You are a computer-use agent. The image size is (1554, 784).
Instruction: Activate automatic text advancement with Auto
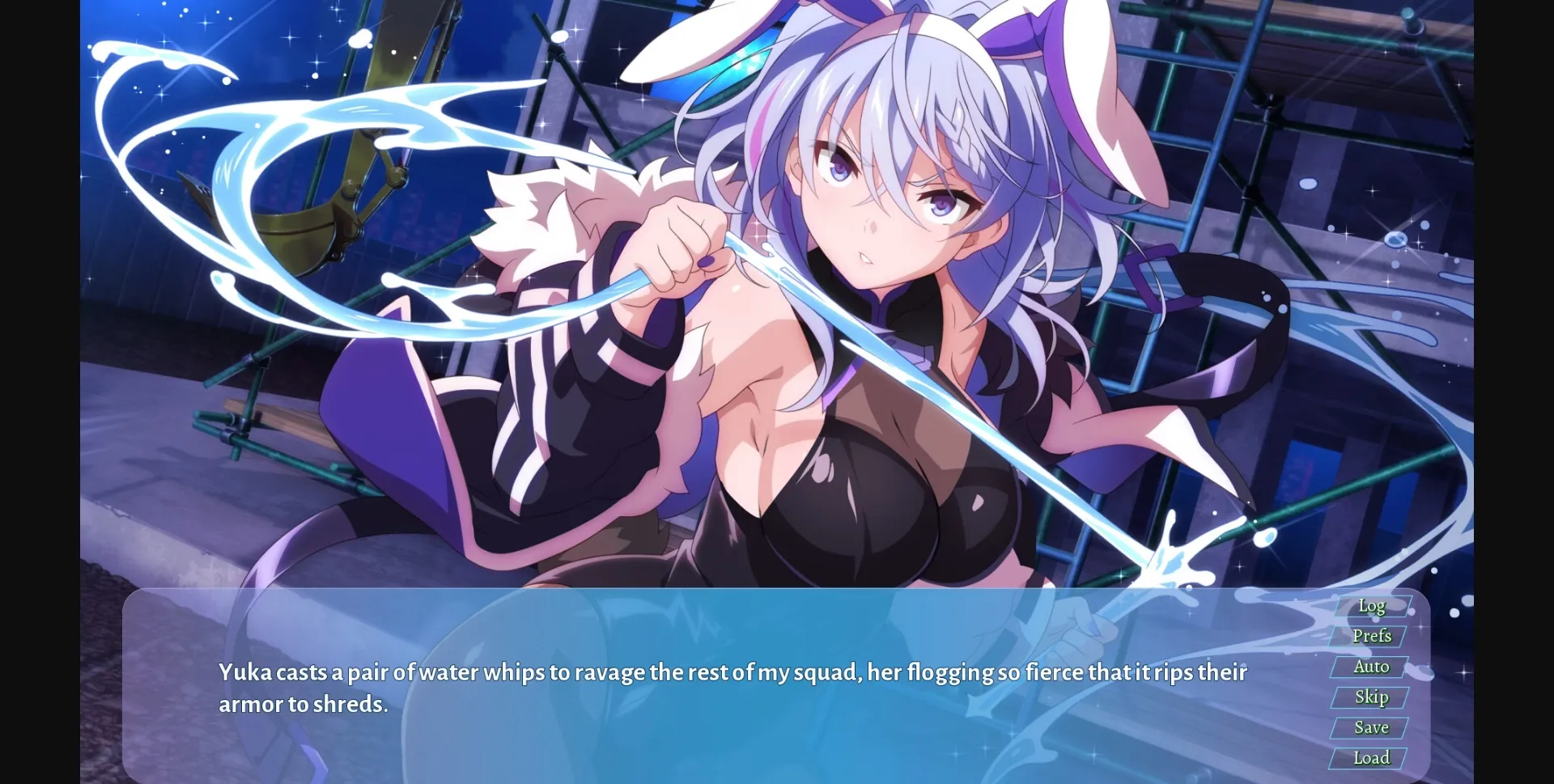click(1371, 666)
